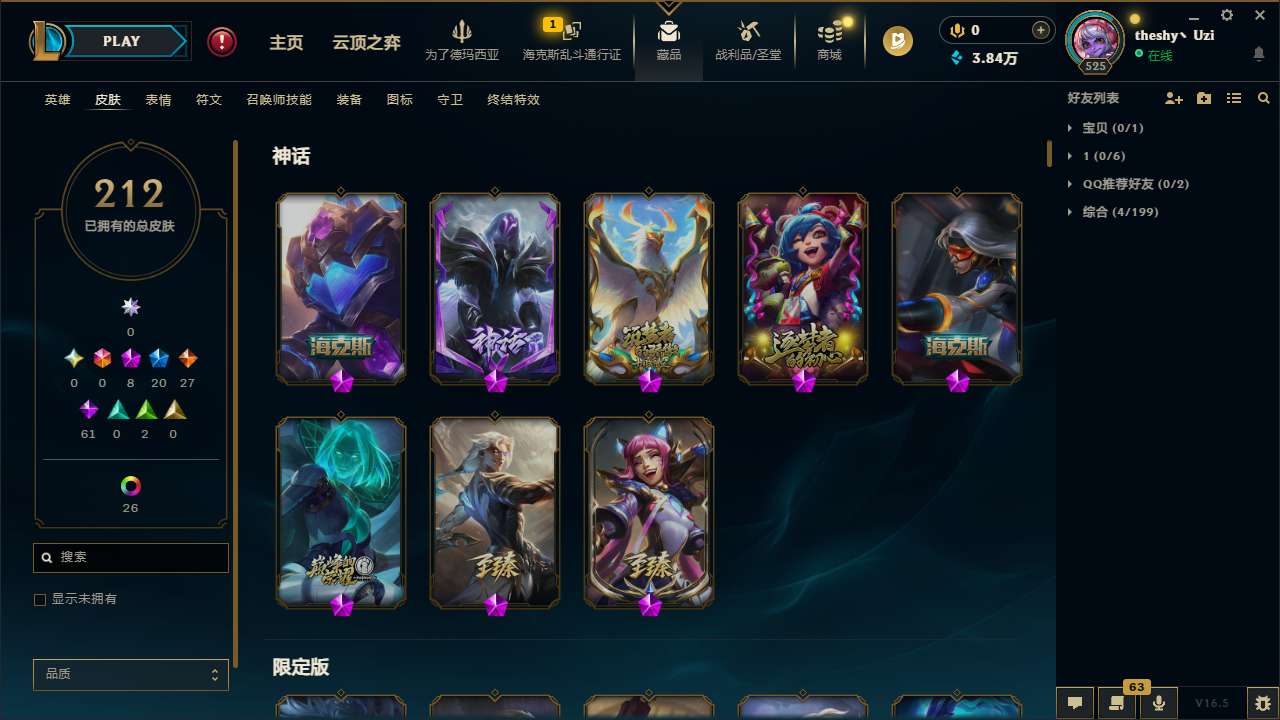Switch to the 英雄 tab

point(57,100)
